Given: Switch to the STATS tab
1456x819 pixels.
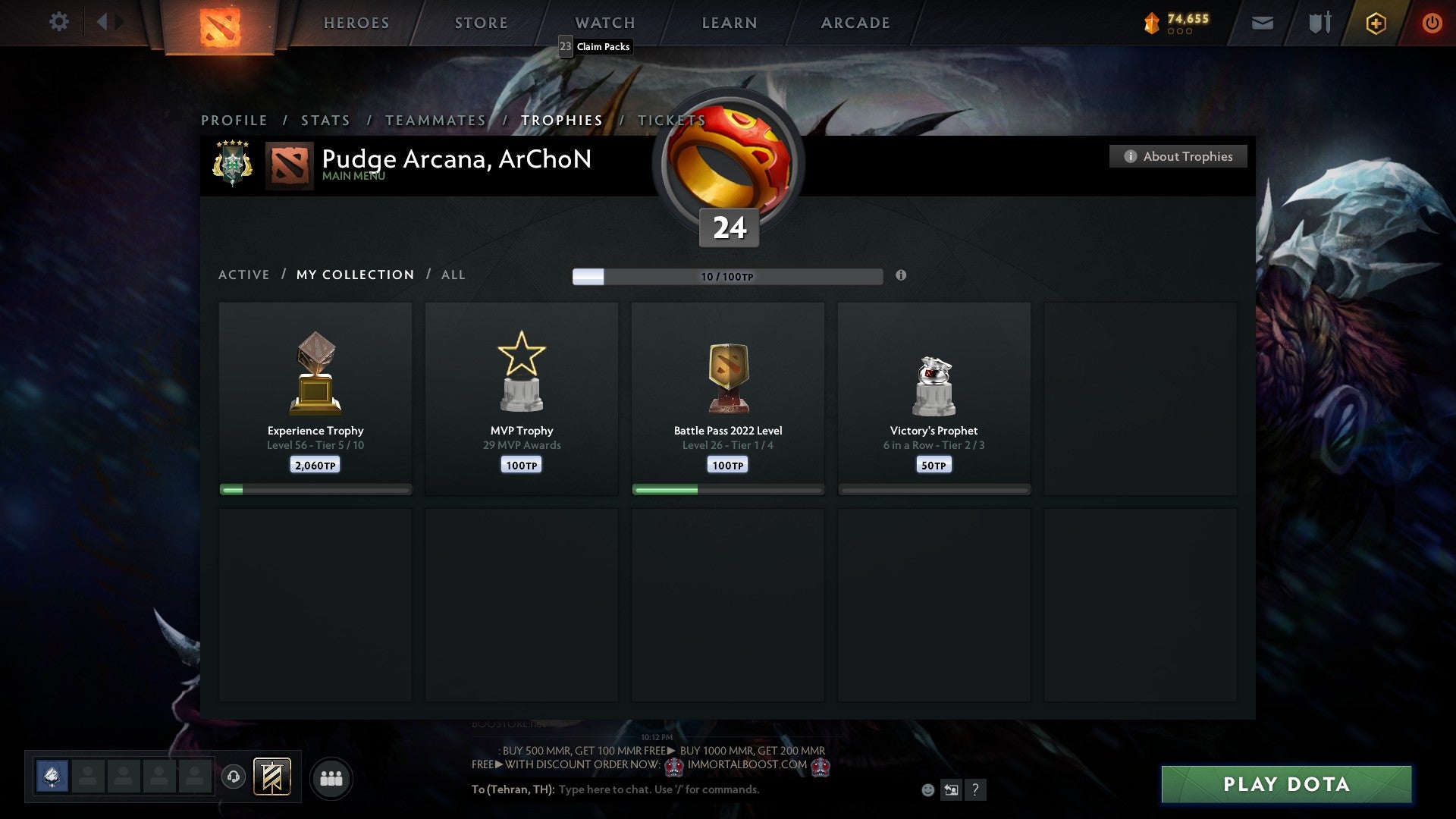Looking at the screenshot, I should [325, 120].
